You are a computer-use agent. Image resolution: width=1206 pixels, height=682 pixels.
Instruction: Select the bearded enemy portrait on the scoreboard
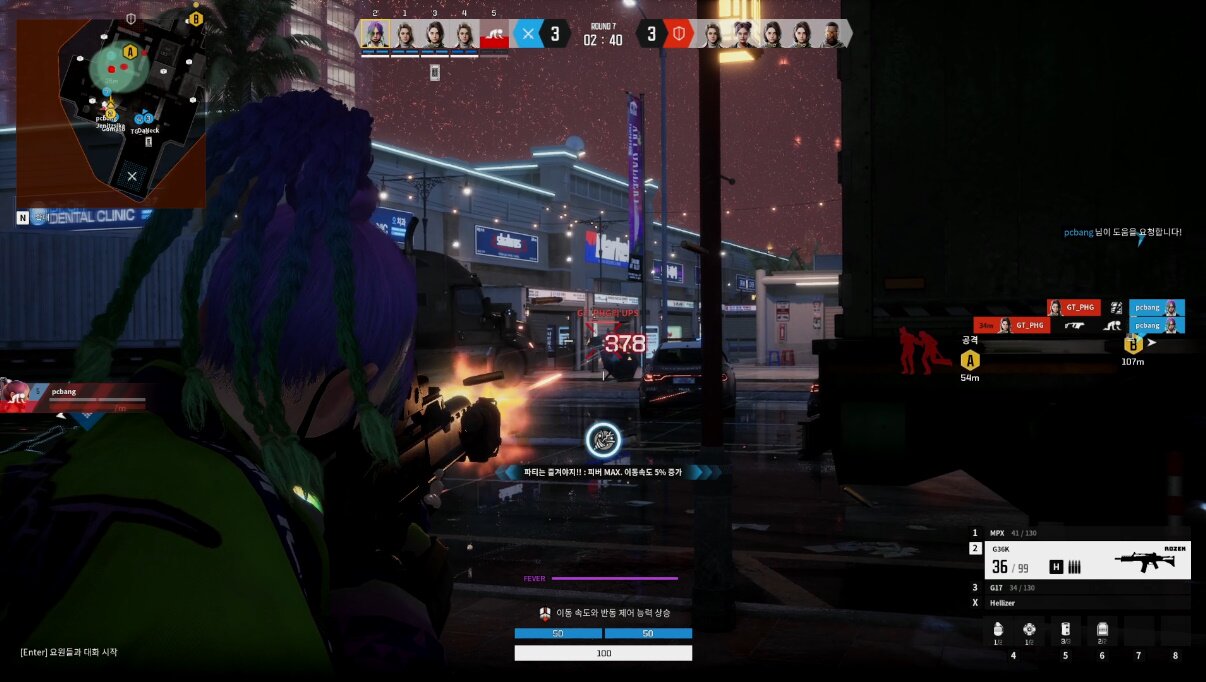click(x=832, y=34)
